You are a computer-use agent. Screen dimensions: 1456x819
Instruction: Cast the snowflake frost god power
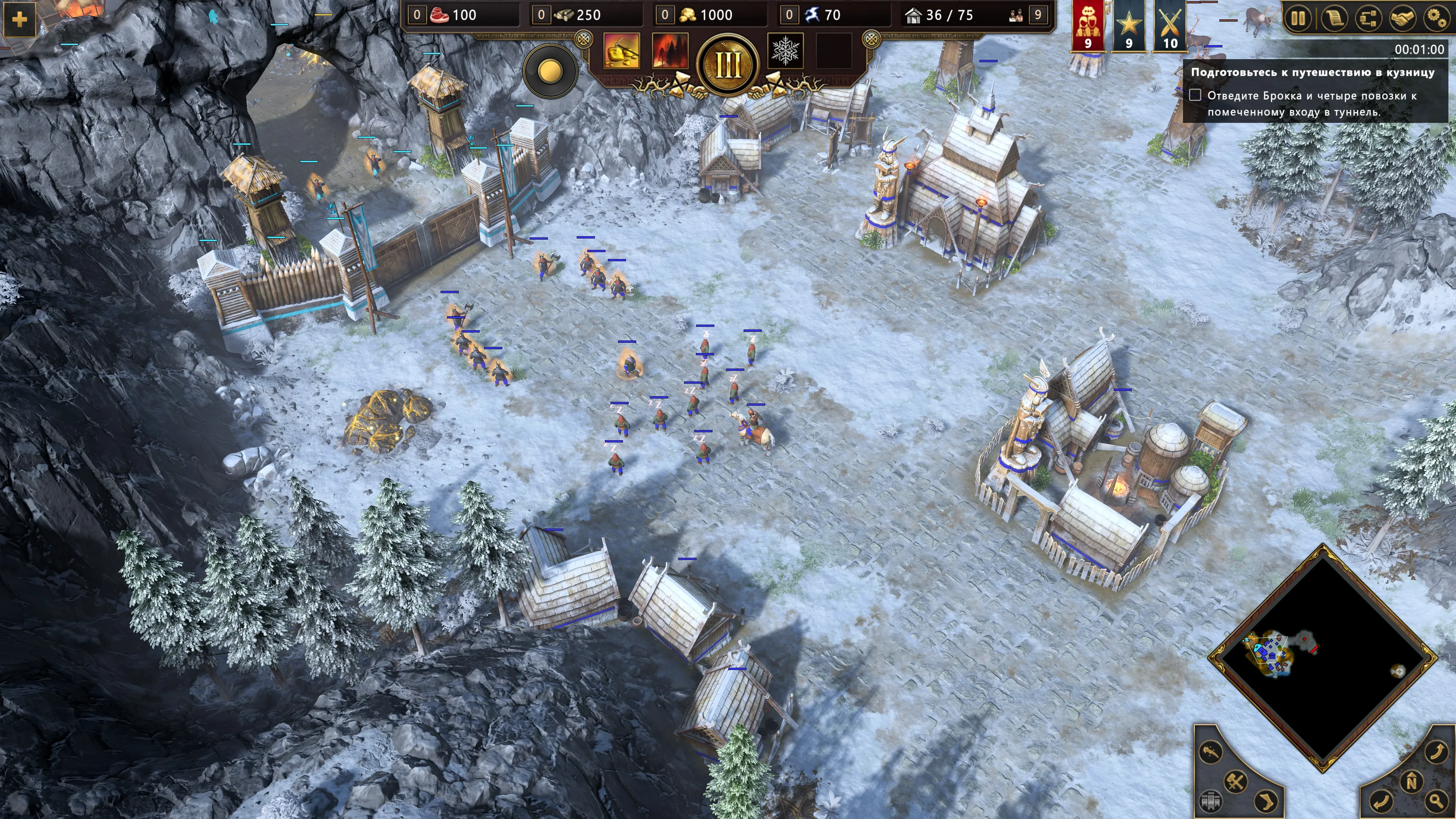[785, 51]
